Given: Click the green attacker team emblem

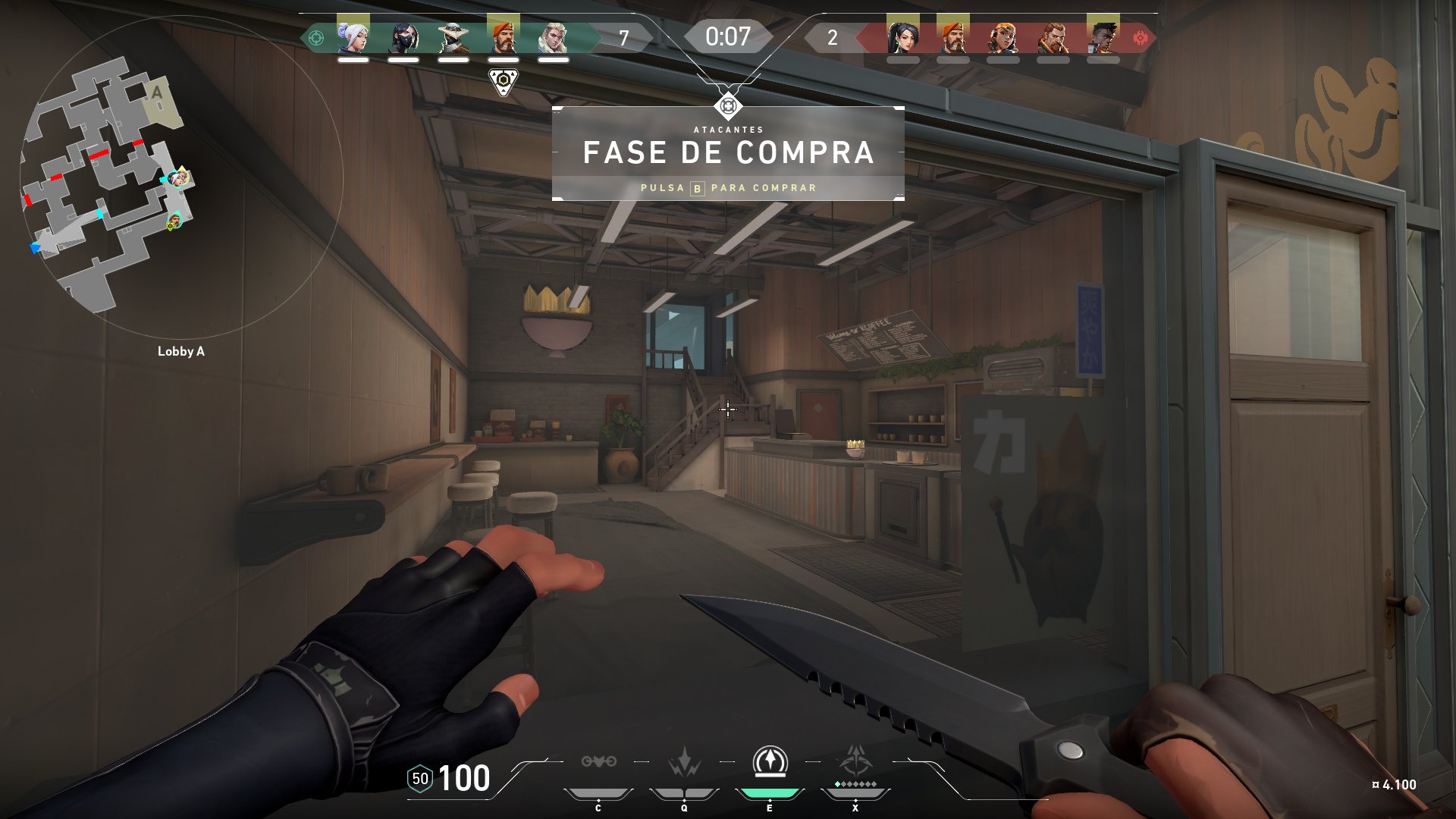Looking at the screenshot, I should click(317, 37).
